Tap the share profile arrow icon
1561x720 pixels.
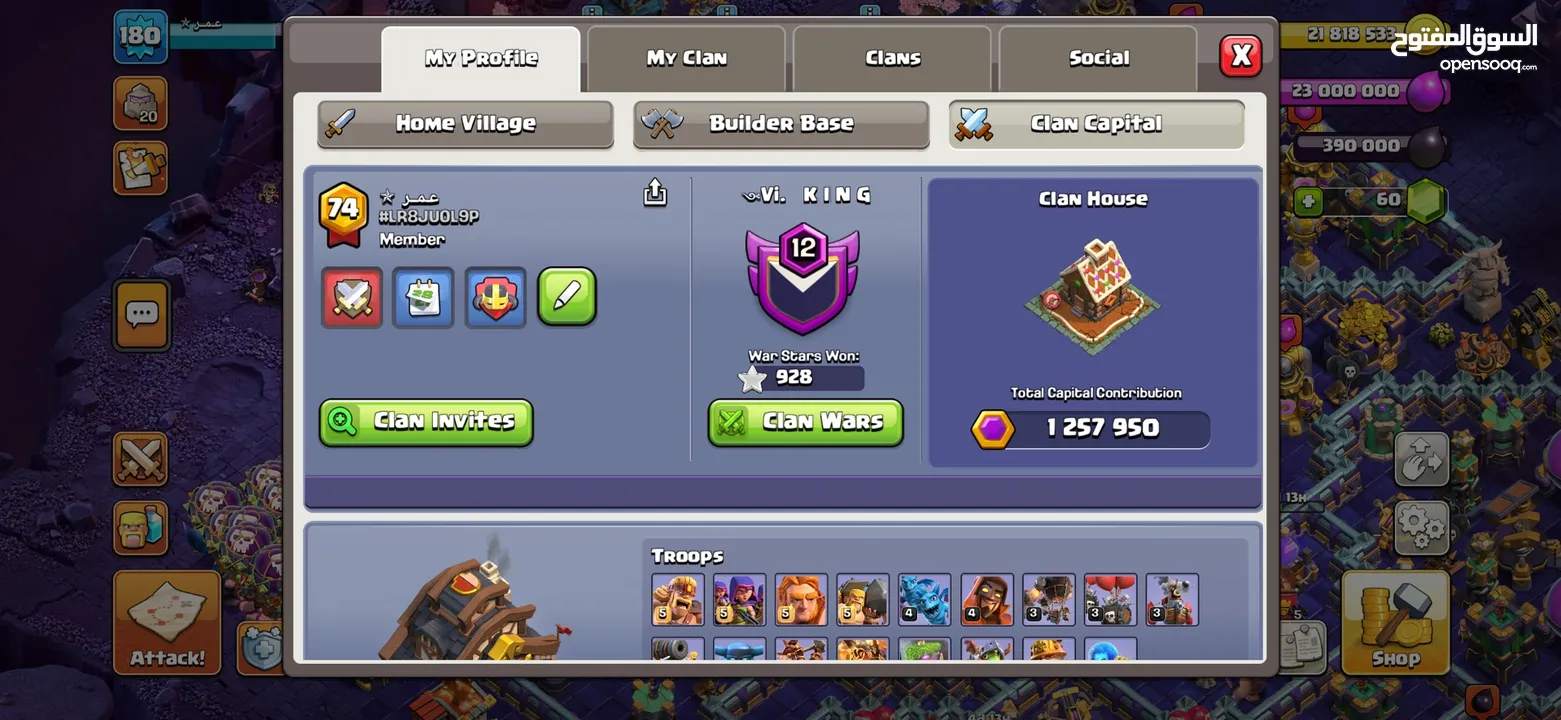pos(654,192)
